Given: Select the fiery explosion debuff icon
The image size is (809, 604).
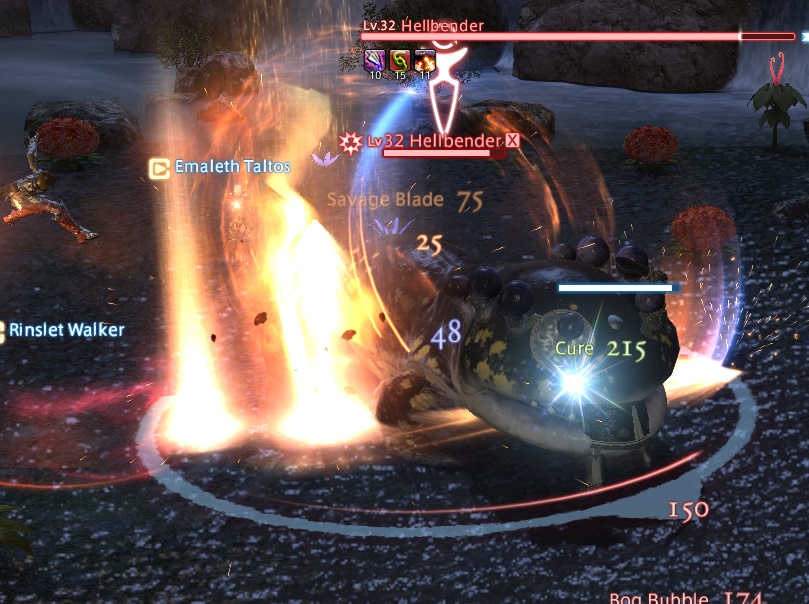Looking at the screenshot, I should tap(425, 59).
